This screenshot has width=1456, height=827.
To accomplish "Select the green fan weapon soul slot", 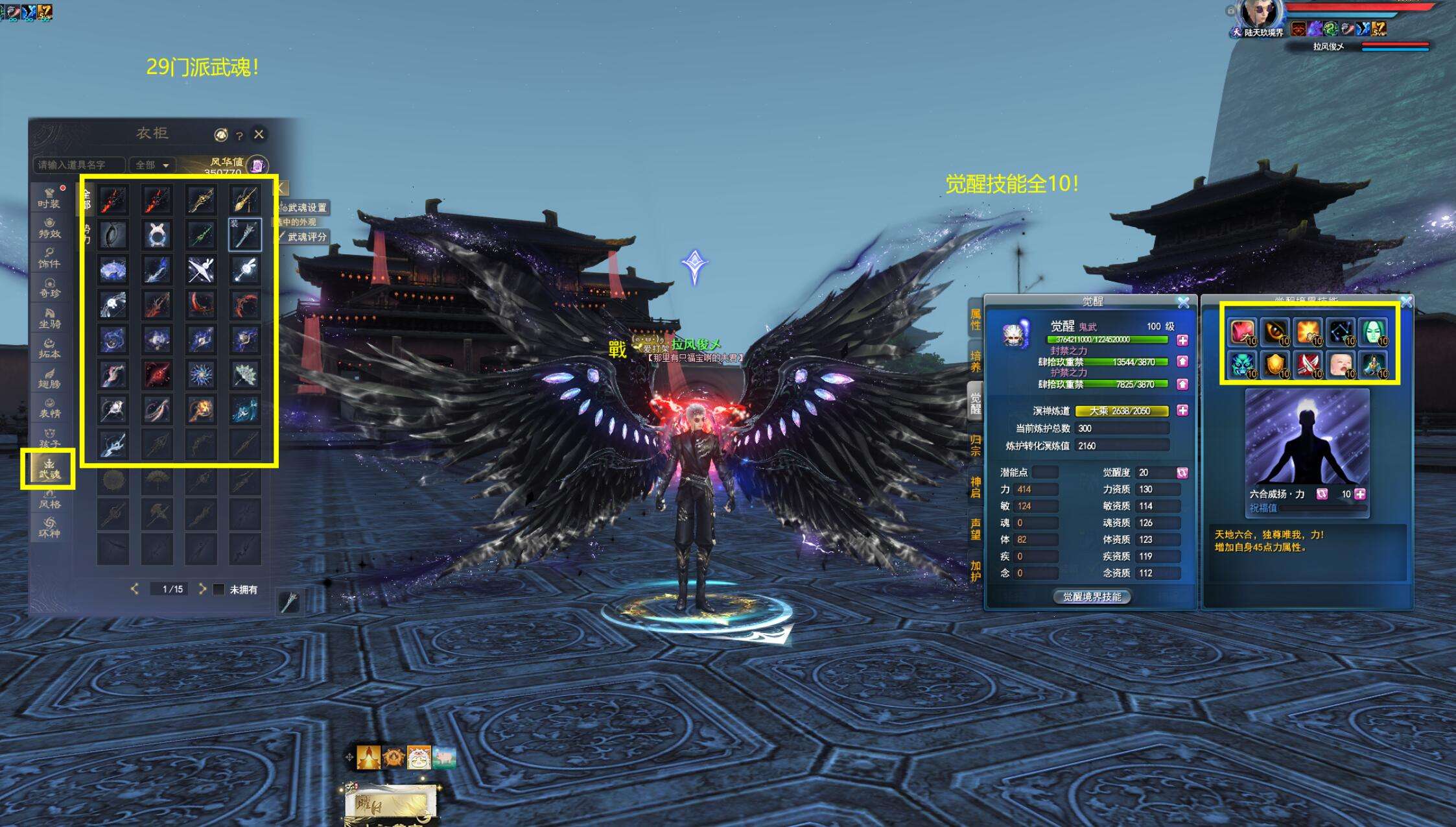I will click(x=244, y=374).
